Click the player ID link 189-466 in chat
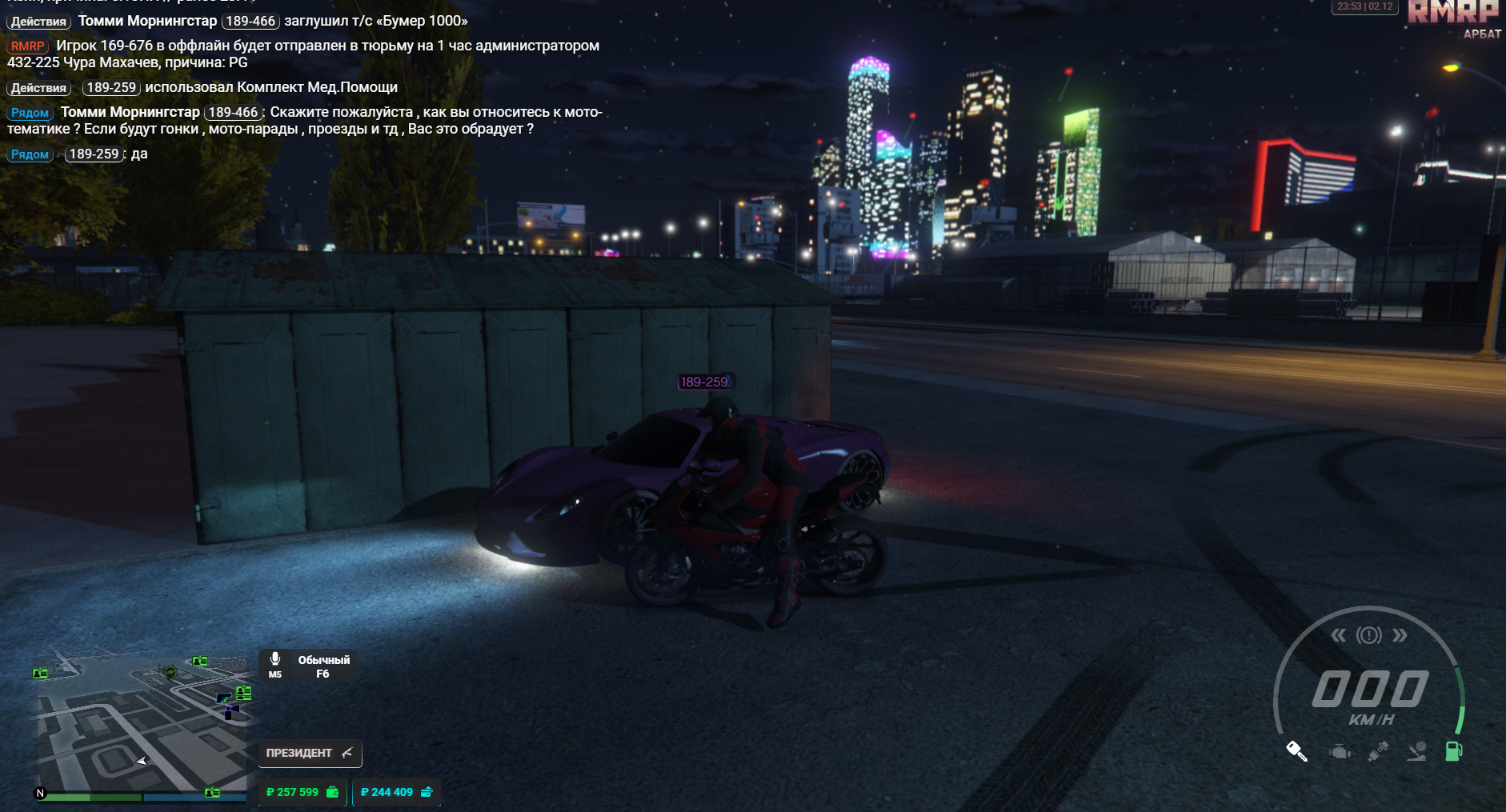 pos(250,21)
